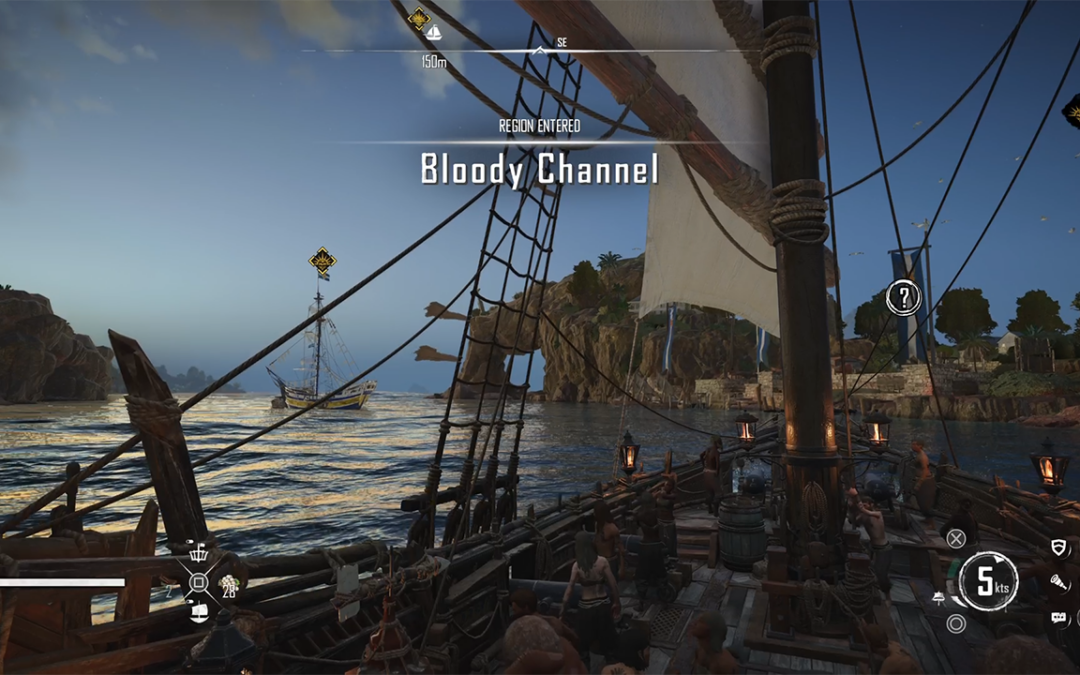Viewport: 1080px width, 675px height.
Task: Select the grapes food item slot
Action: pos(228,583)
